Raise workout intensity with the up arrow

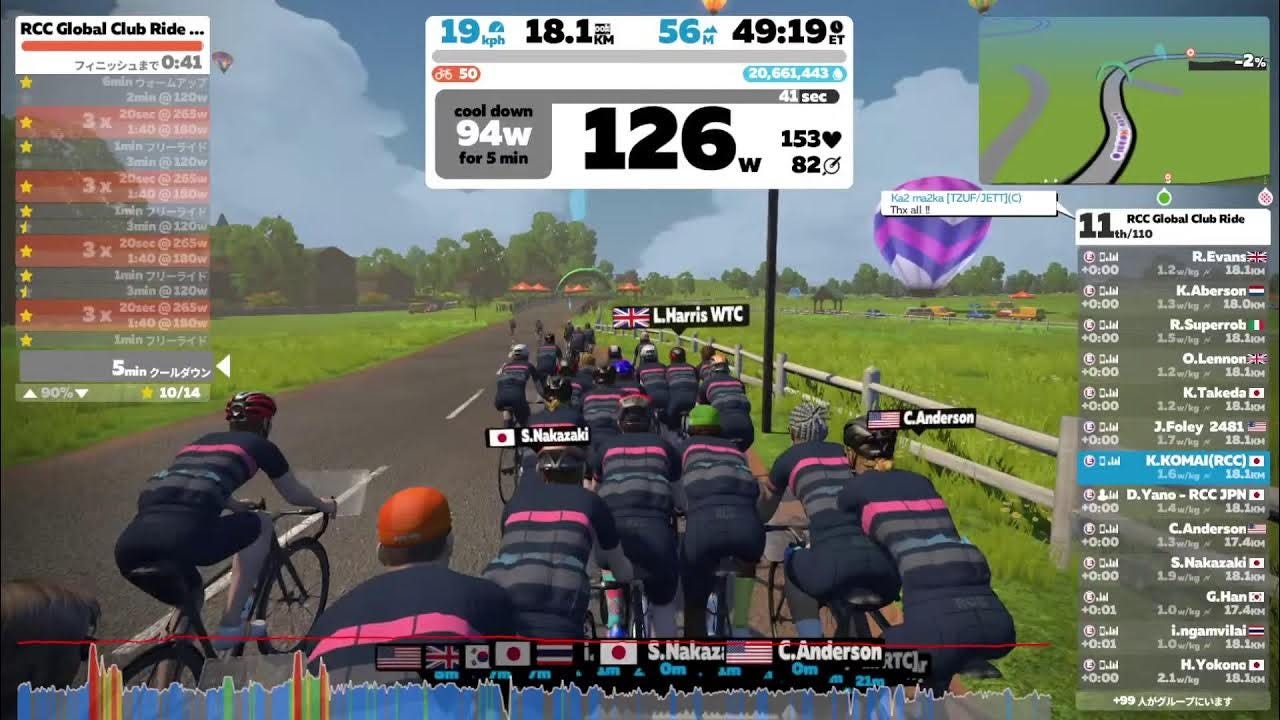click(x=30, y=393)
